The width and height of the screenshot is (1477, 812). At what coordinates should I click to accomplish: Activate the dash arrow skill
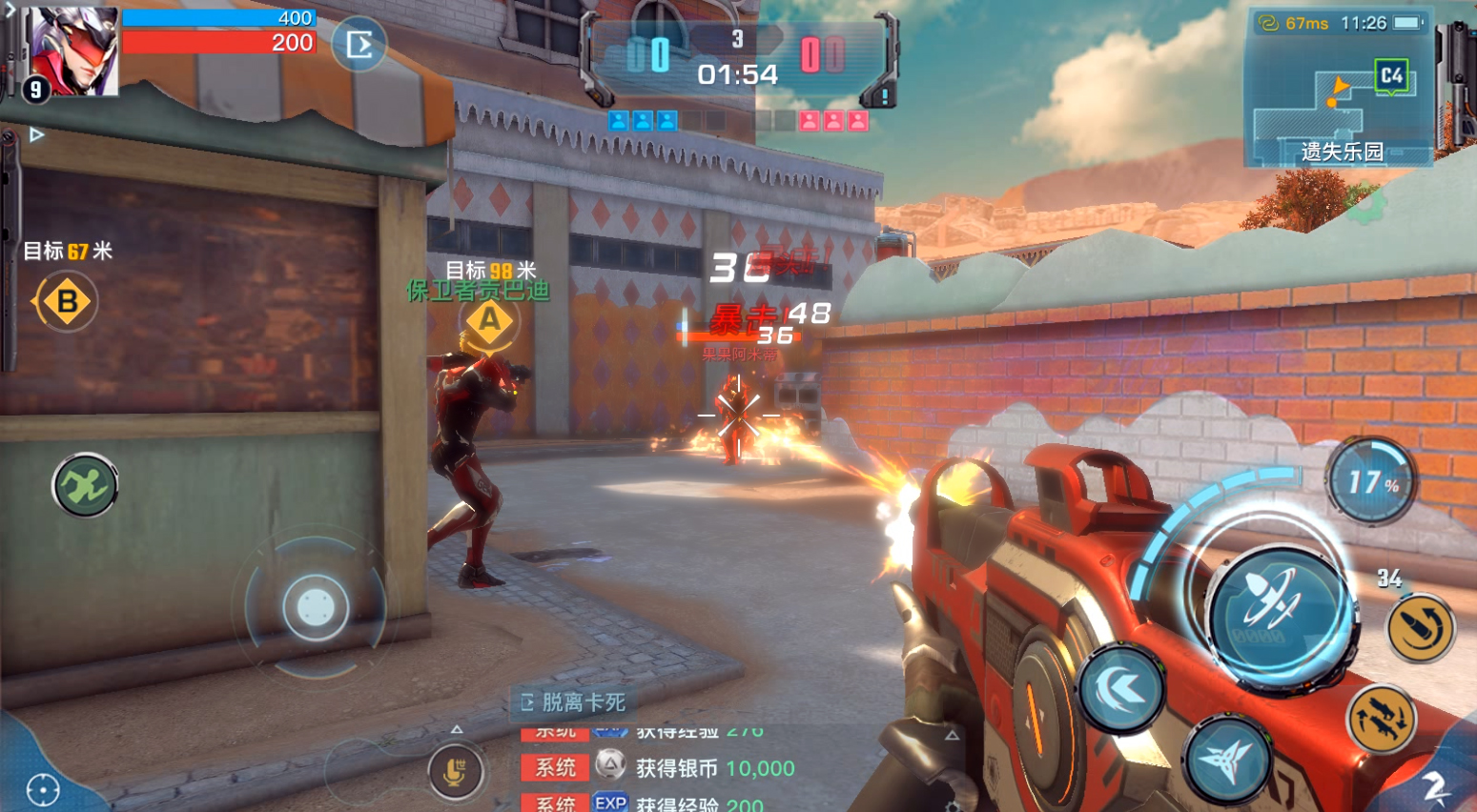pyautogui.click(x=1121, y=688)
